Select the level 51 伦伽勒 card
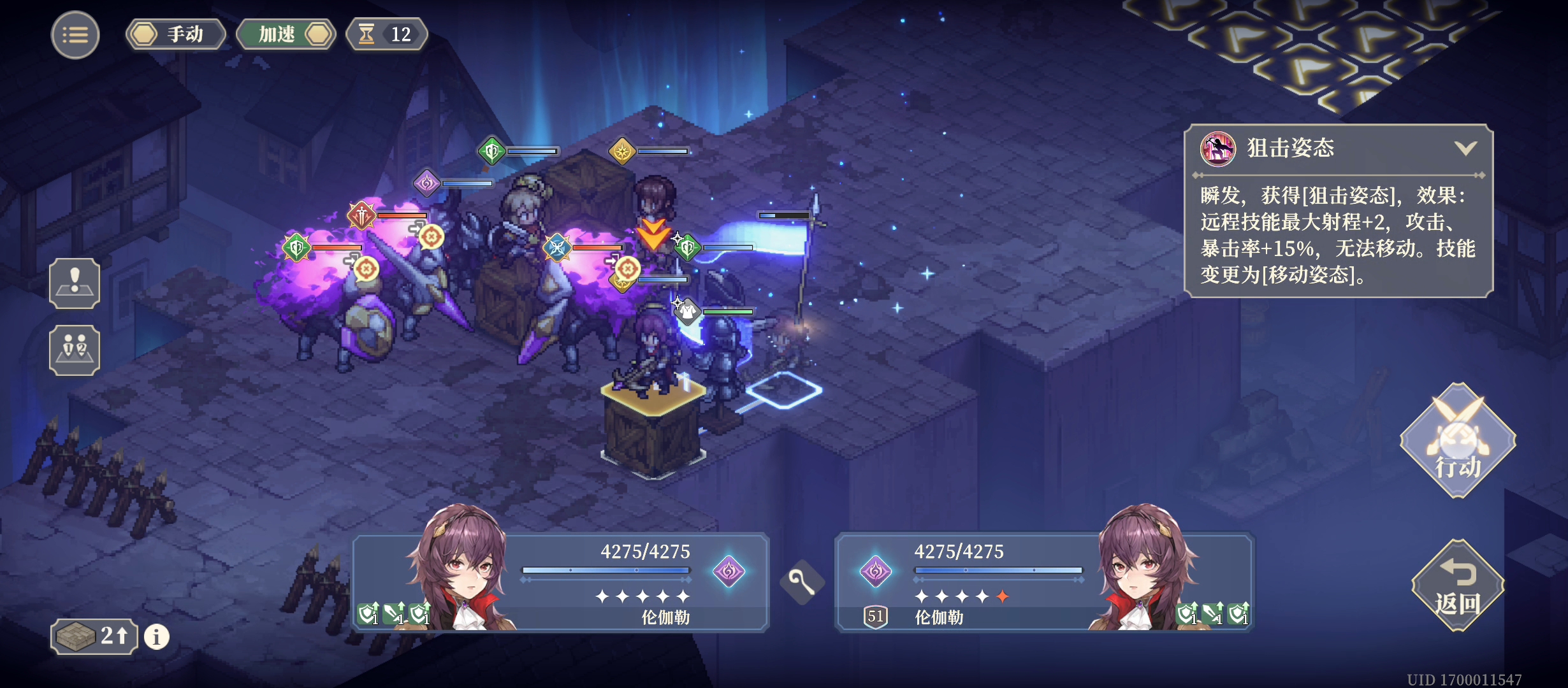The width and height of the screenshot is (1568, 688). click(1044, 583)
